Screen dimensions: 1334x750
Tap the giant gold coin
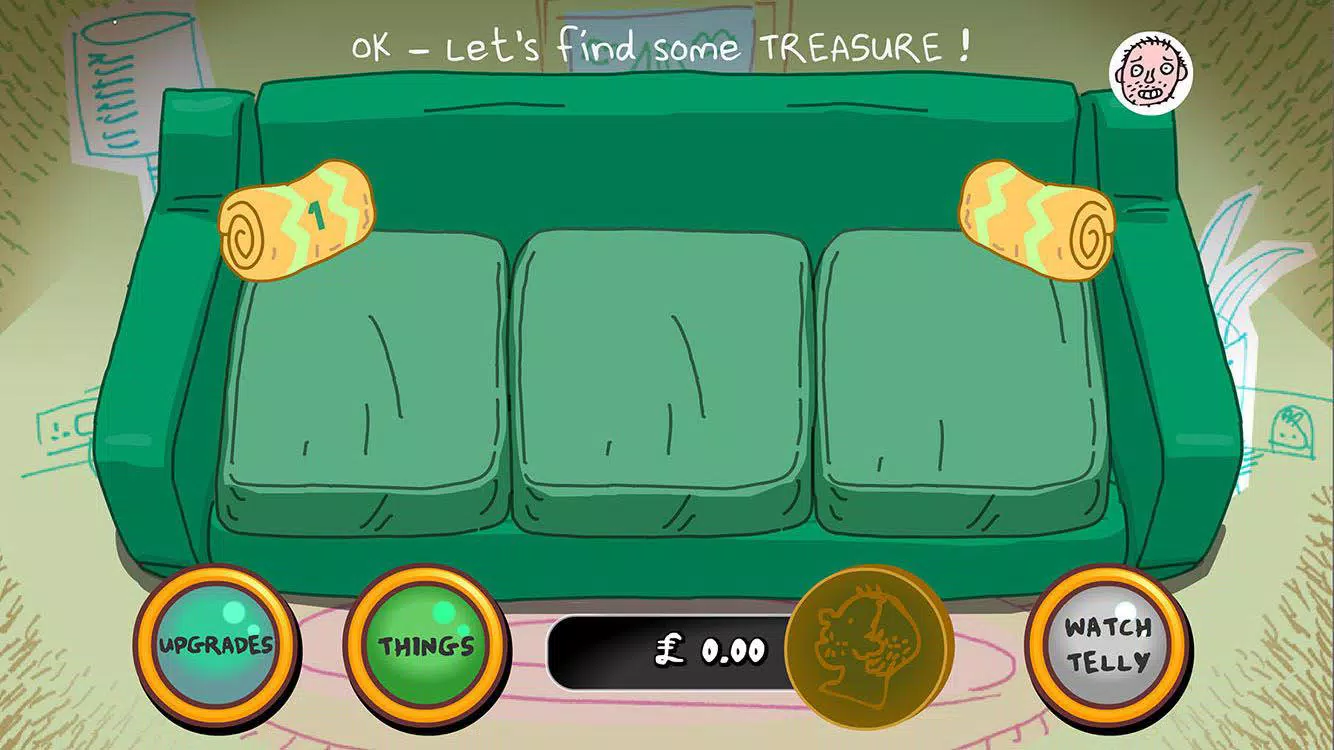click(866, 645)
